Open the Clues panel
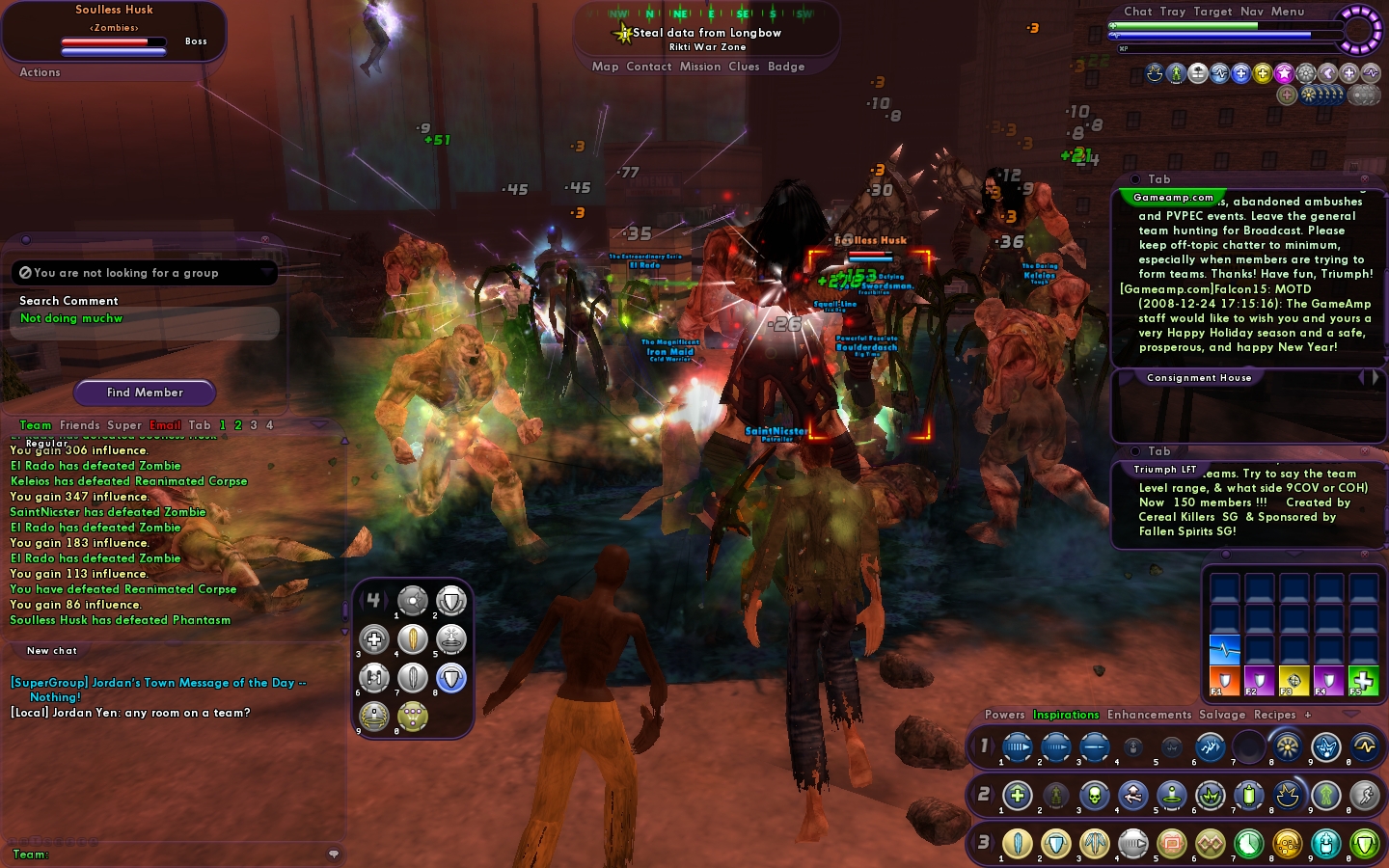Screen dimensions: 1389x868 click(744, 67)
